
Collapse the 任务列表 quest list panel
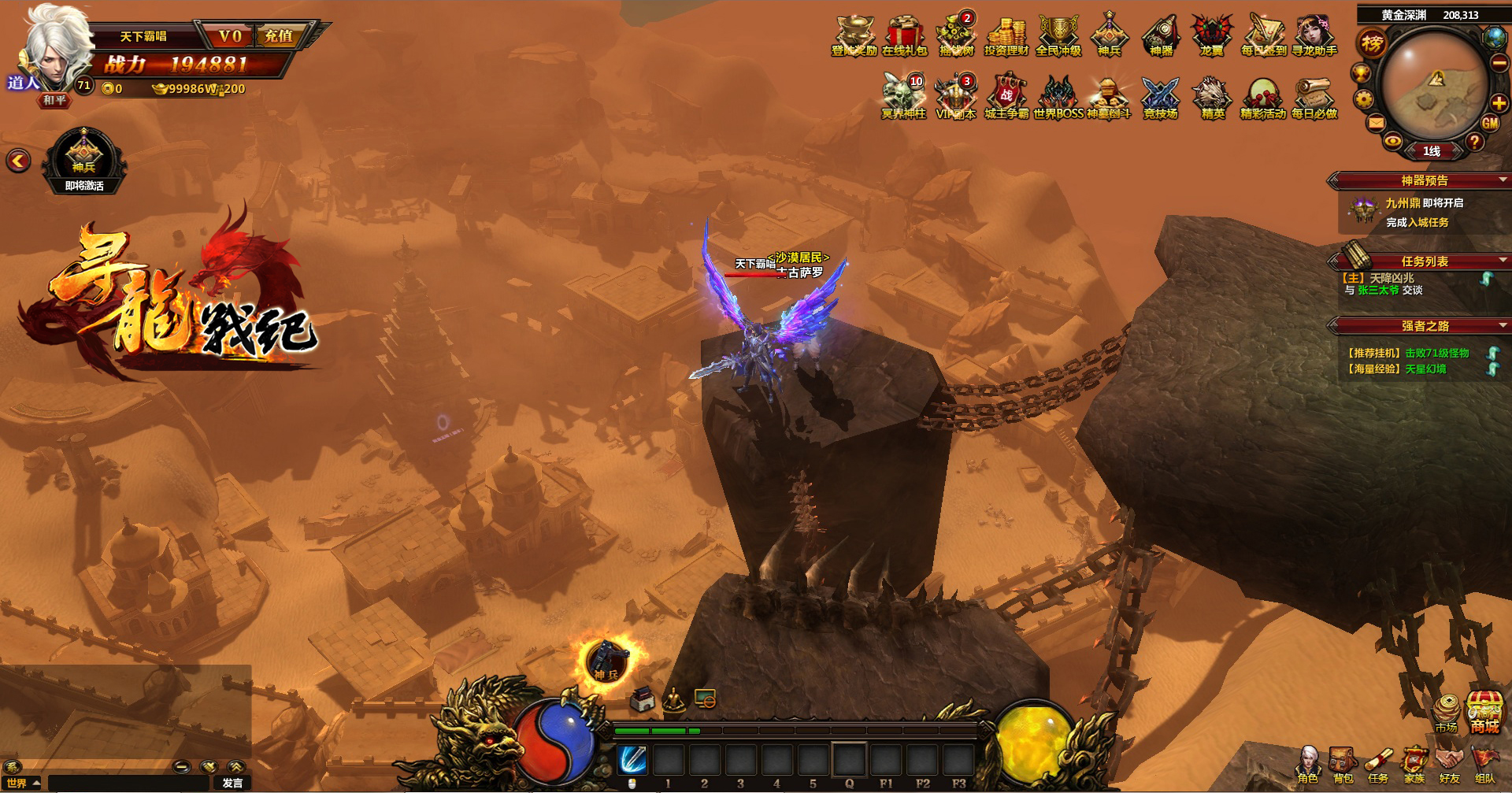(x=1503, y=261)
